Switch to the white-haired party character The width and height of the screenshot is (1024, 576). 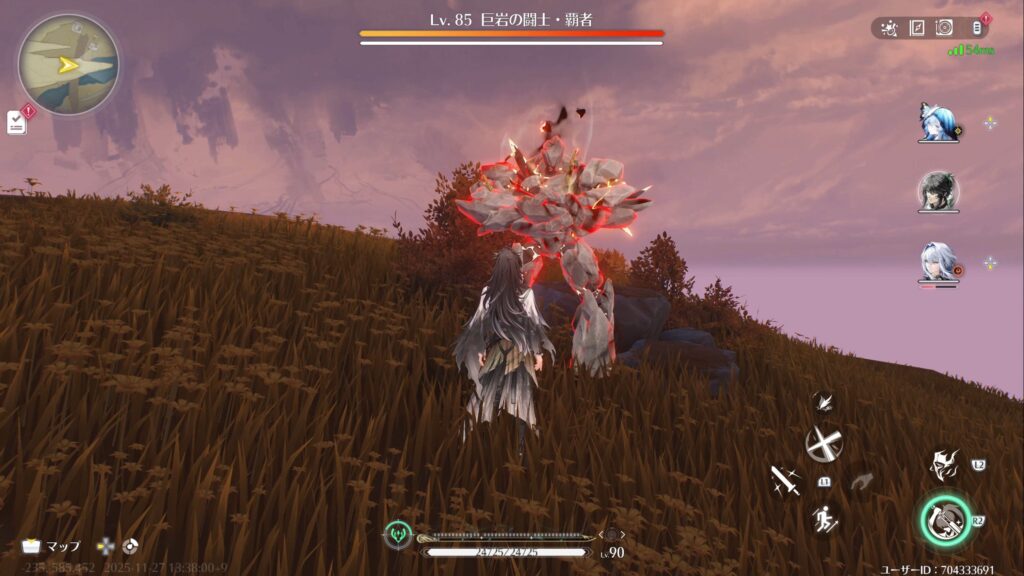tap(938, 263)
